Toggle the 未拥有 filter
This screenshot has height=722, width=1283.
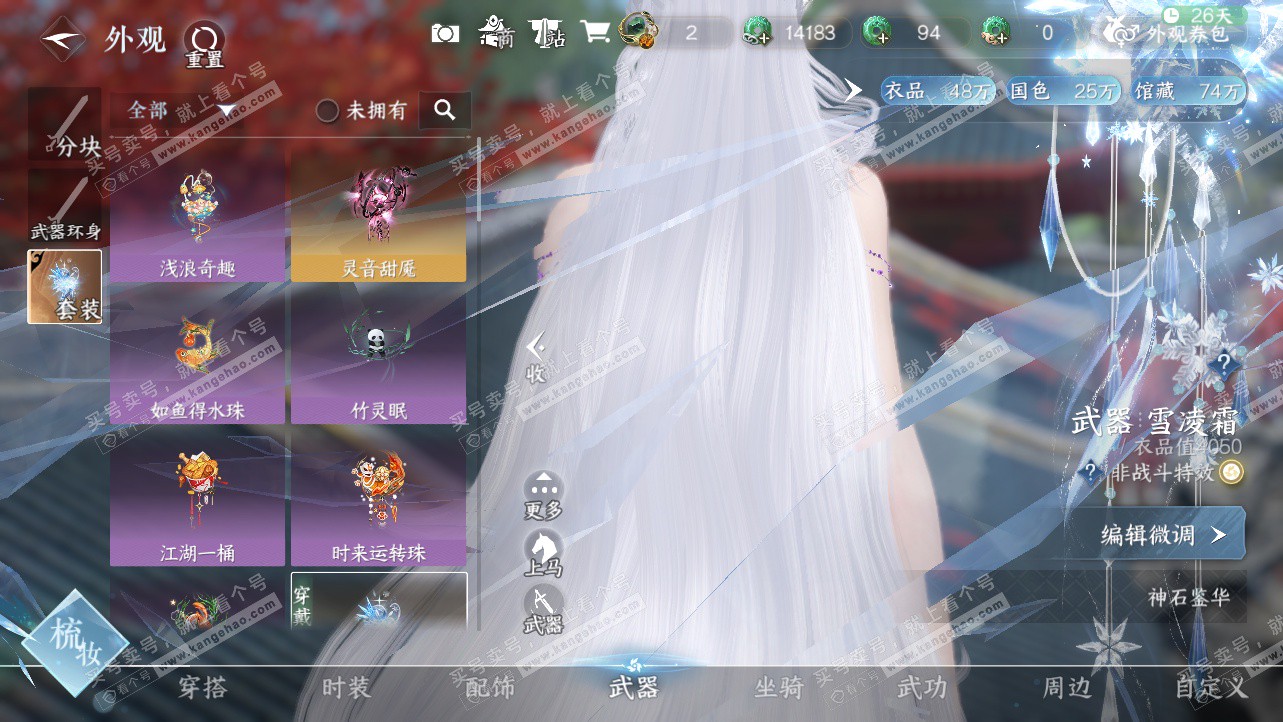[x=362, y=111]
